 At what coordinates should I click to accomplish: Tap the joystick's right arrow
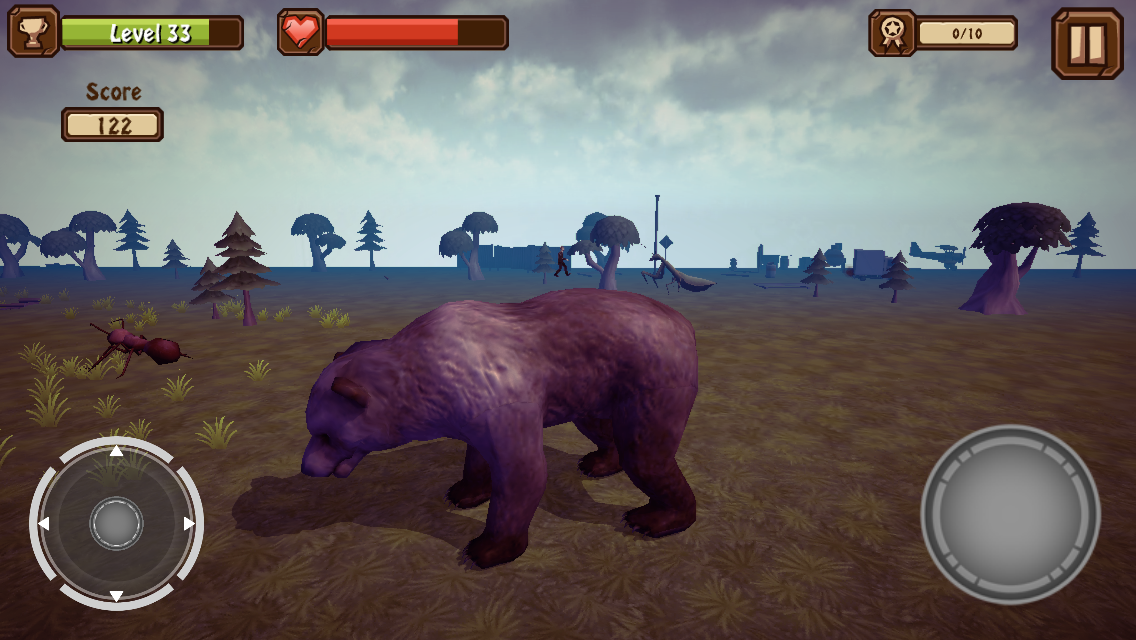click(189, 523)
